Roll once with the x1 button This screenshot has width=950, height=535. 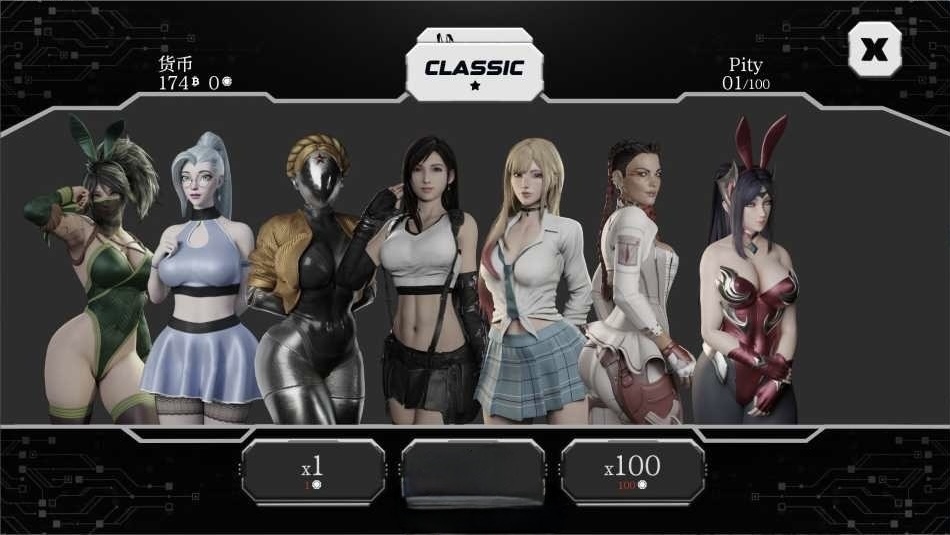click(x=313, y=470)
